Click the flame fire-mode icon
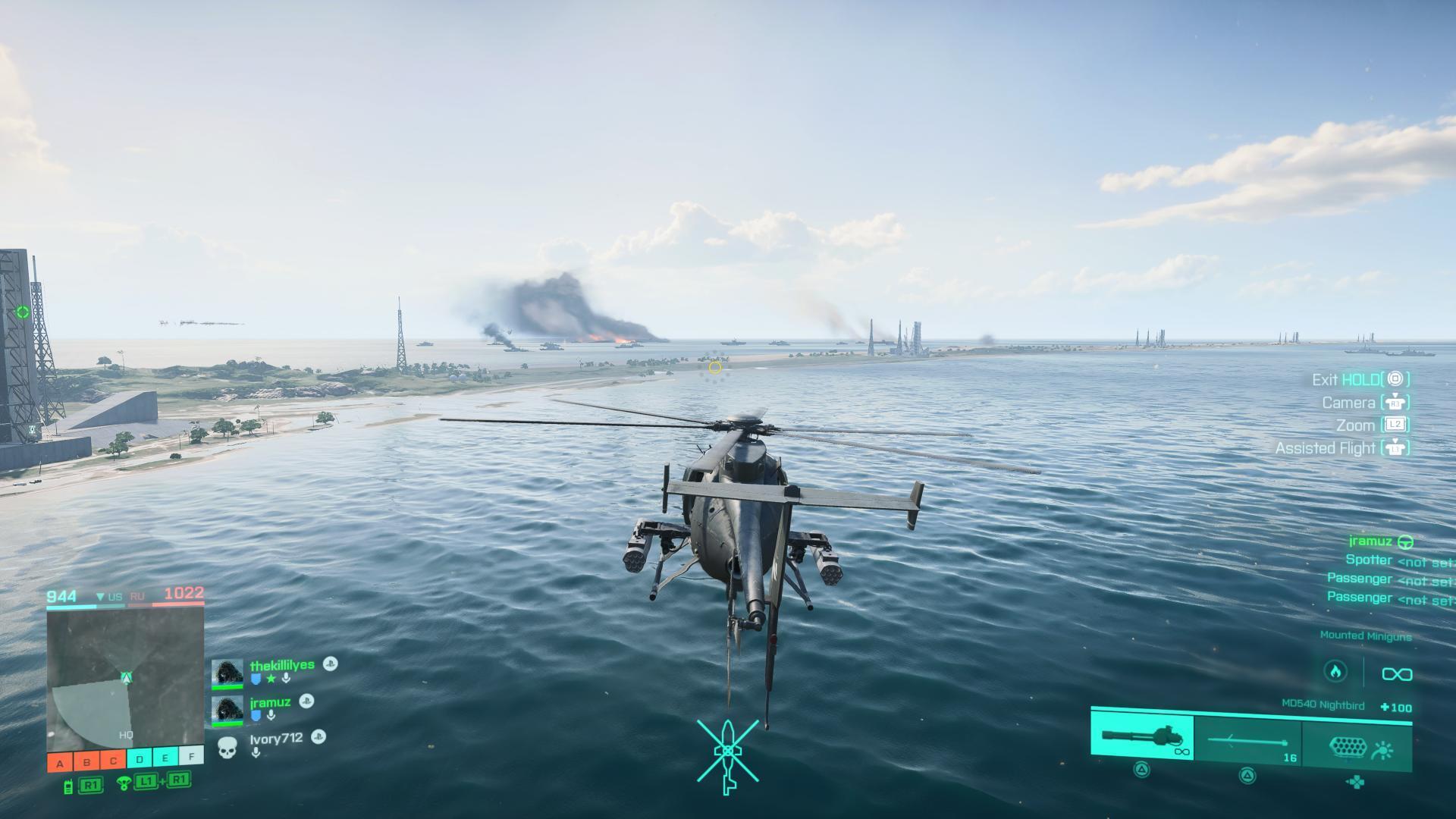This screenshot has height=819, width=1456. 1335,672
